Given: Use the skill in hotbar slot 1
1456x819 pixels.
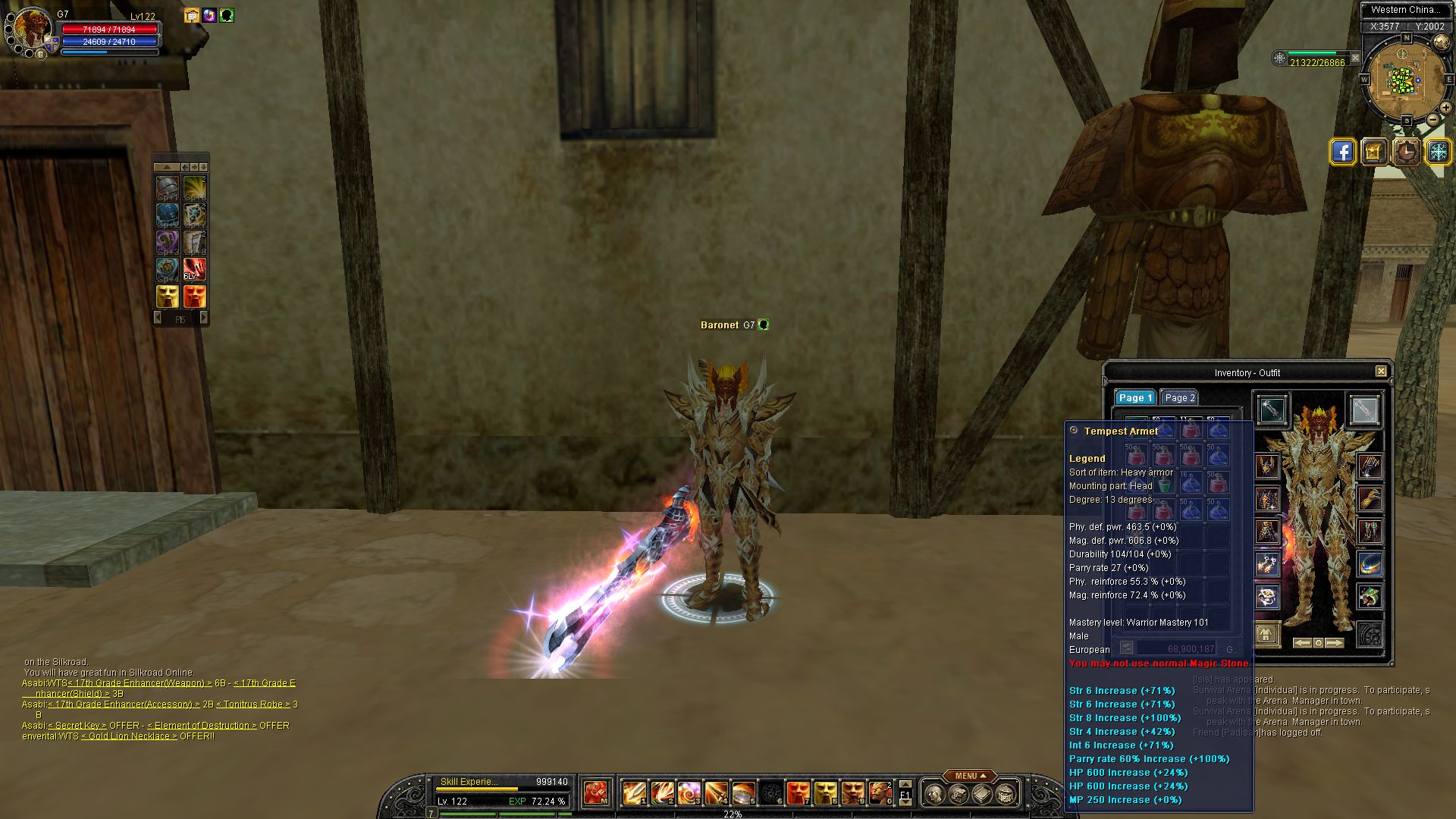Looking at the screenshot, I should (x=634, y=793).
